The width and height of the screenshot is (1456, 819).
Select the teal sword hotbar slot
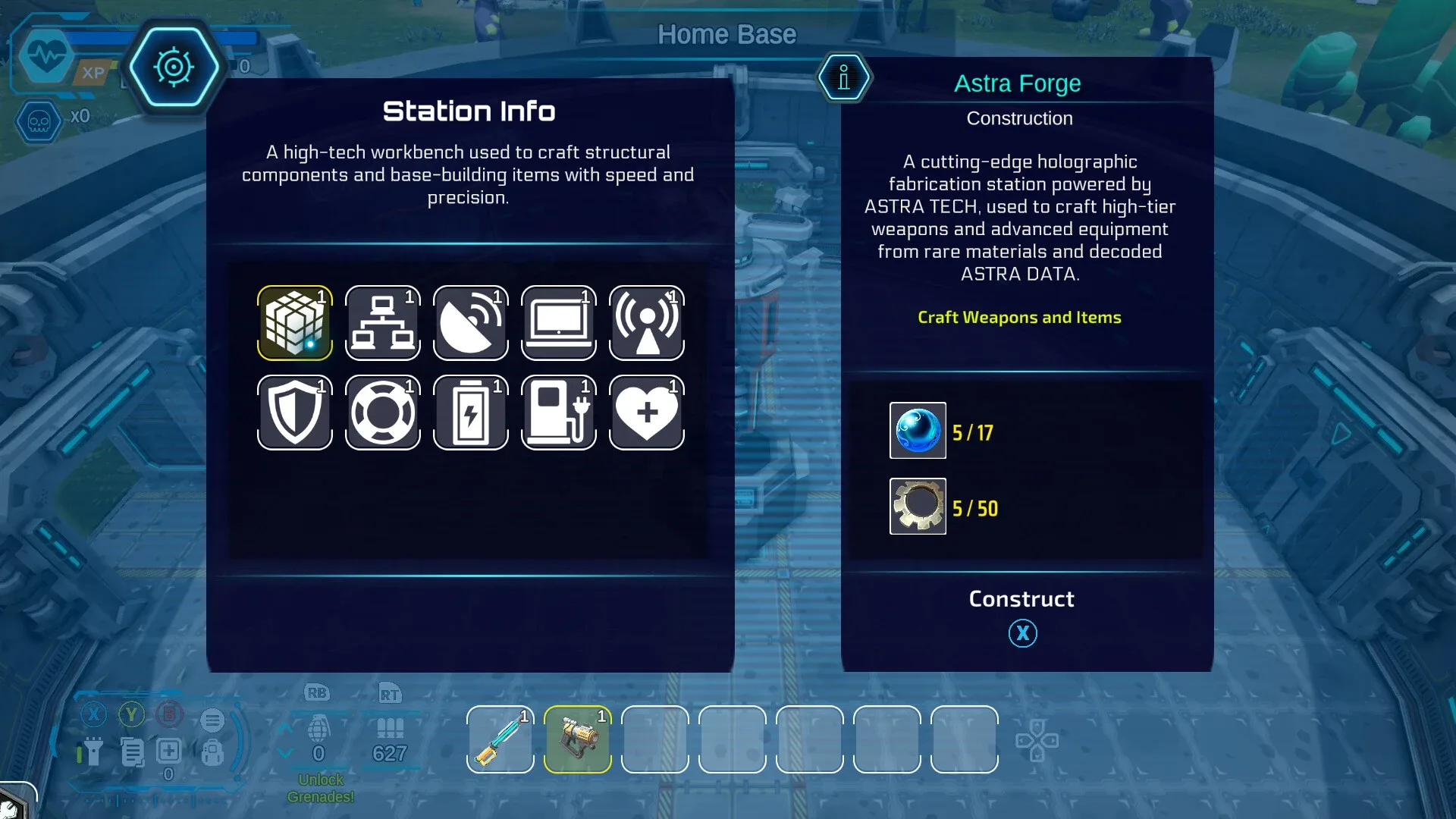point(500,739)
